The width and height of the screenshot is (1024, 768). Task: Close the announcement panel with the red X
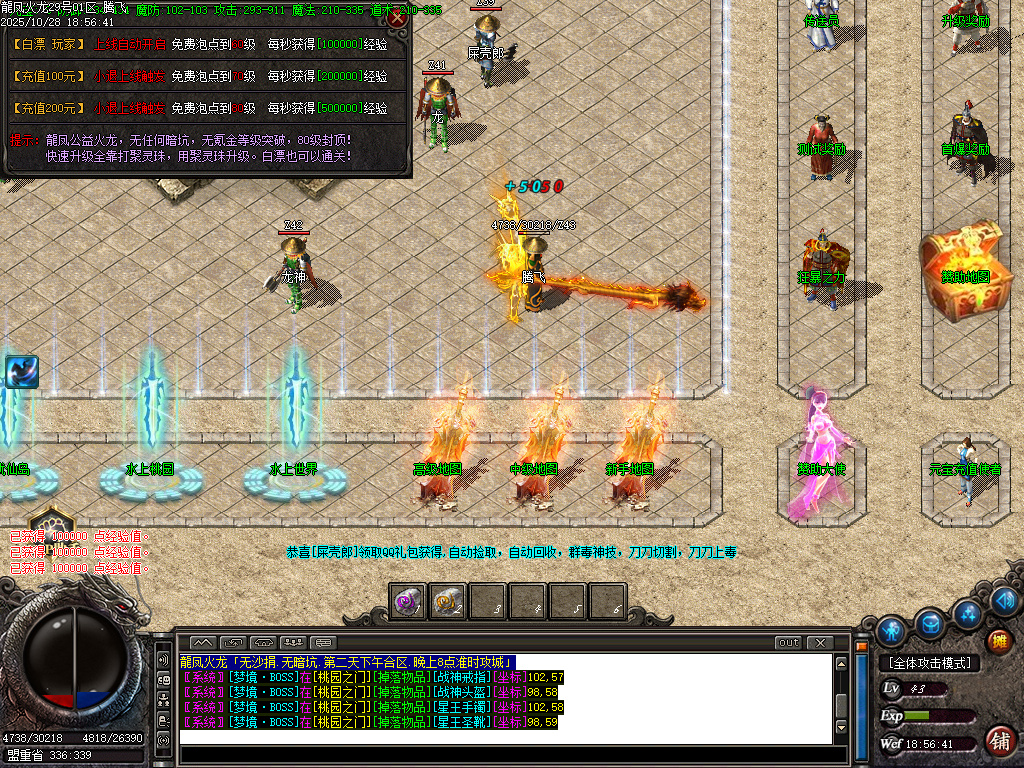coord(397,18)
